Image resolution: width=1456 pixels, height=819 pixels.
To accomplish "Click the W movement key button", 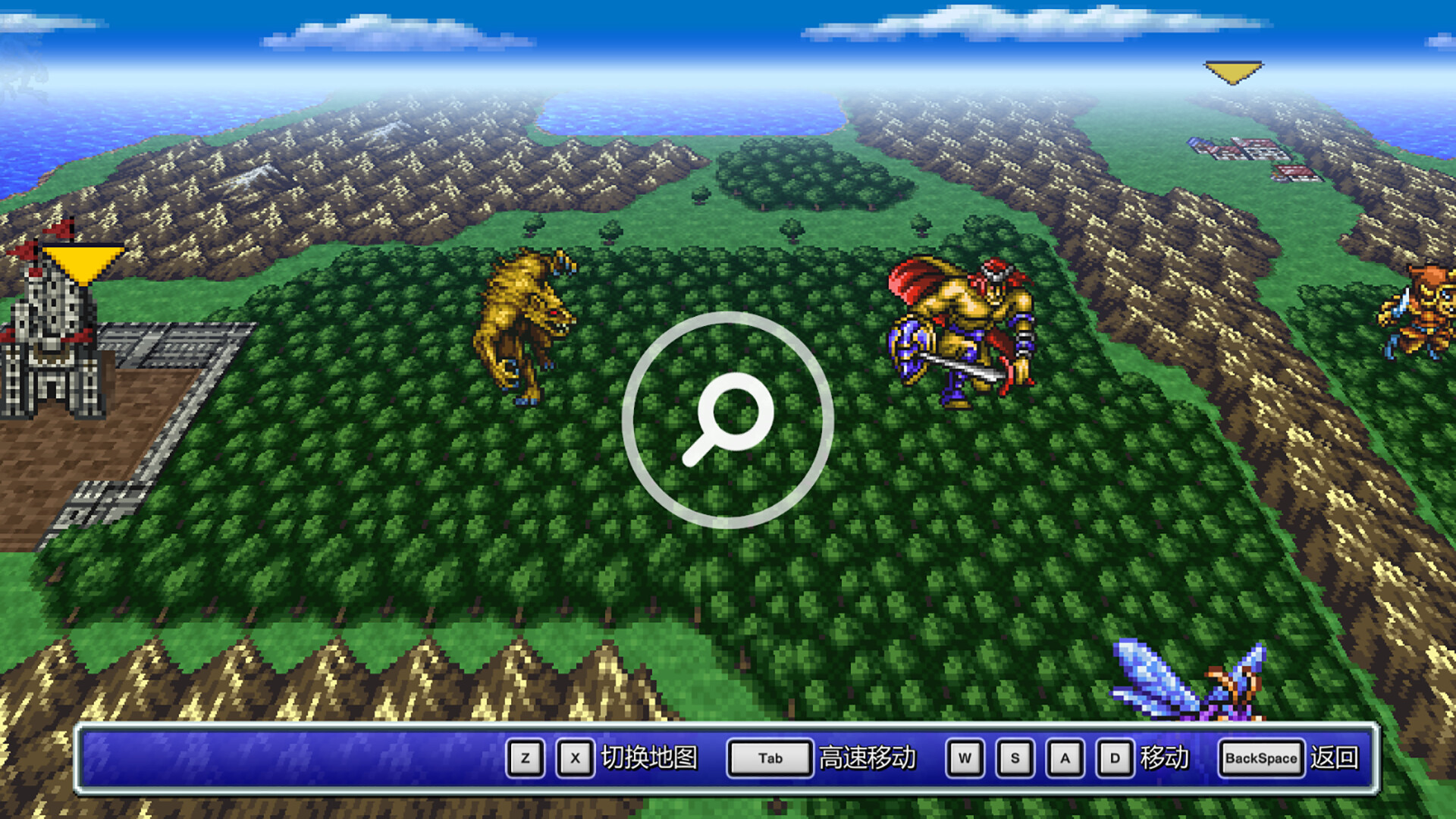I will point(965,758).
